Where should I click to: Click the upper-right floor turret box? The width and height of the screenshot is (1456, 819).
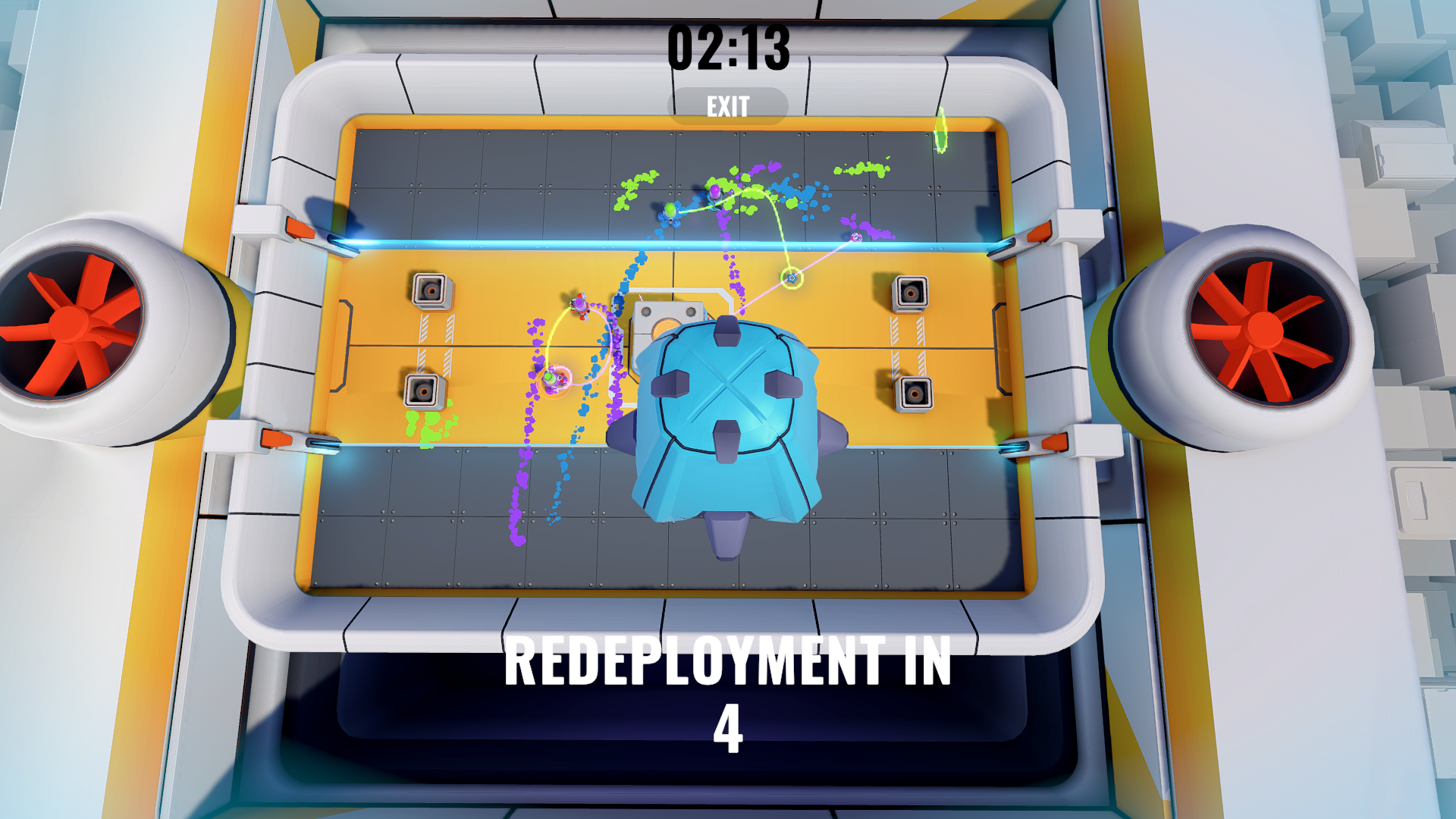[909, 294]
